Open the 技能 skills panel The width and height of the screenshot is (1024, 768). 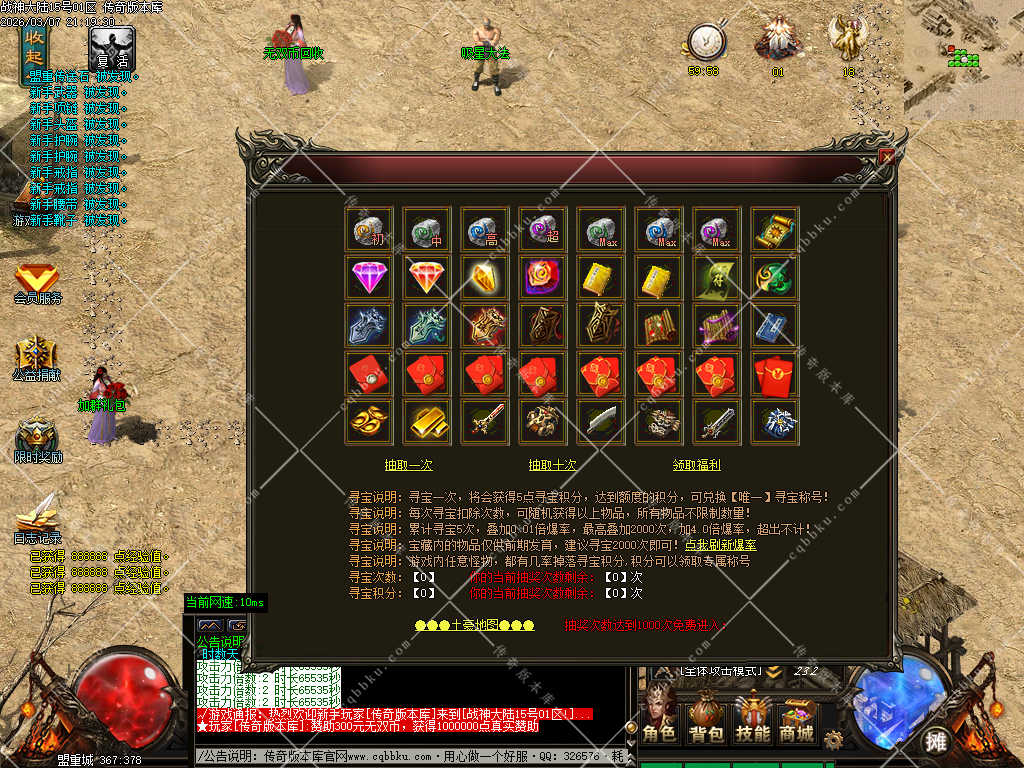752,722
